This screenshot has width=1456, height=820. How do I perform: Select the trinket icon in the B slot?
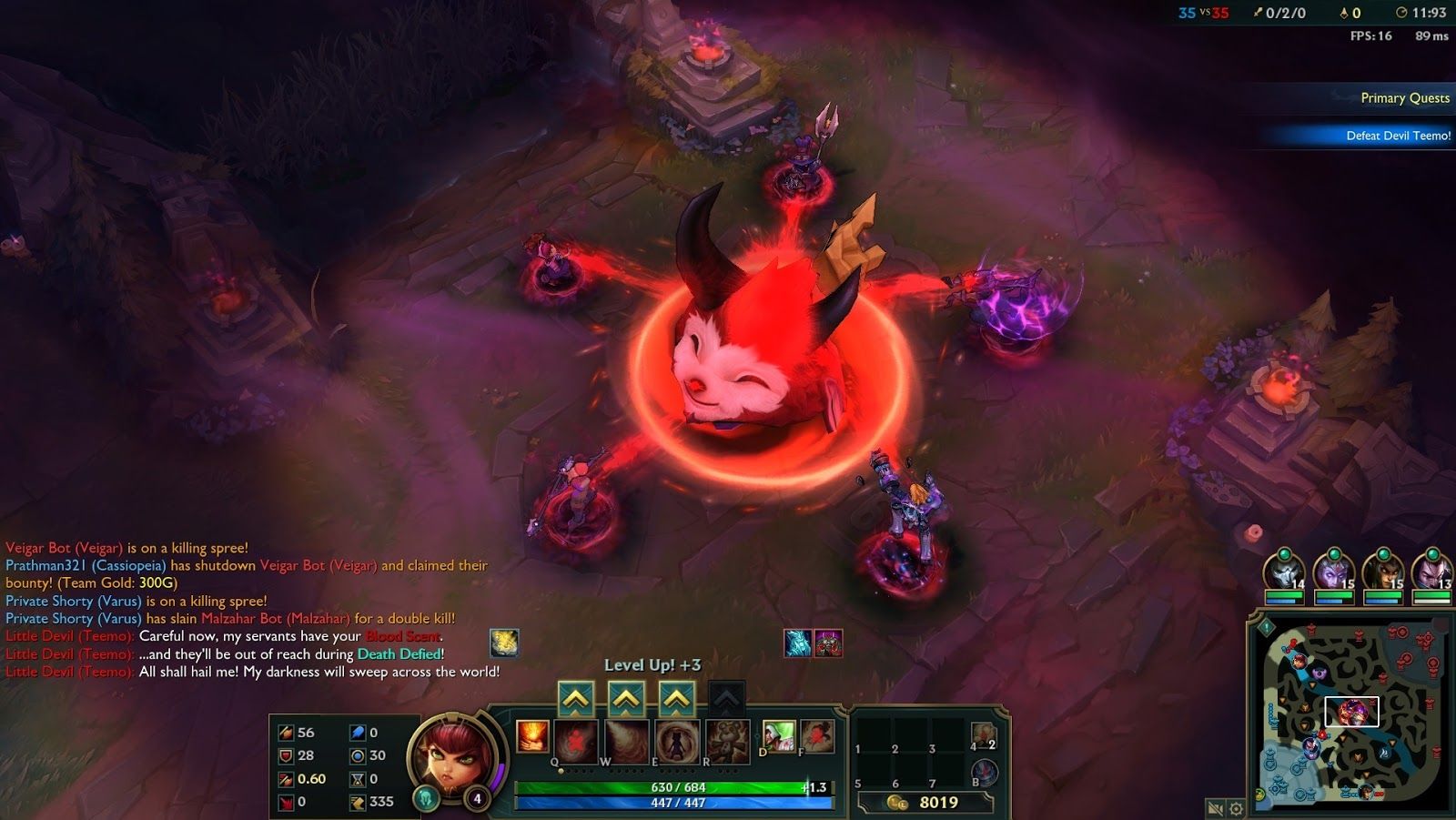point(983,772)
